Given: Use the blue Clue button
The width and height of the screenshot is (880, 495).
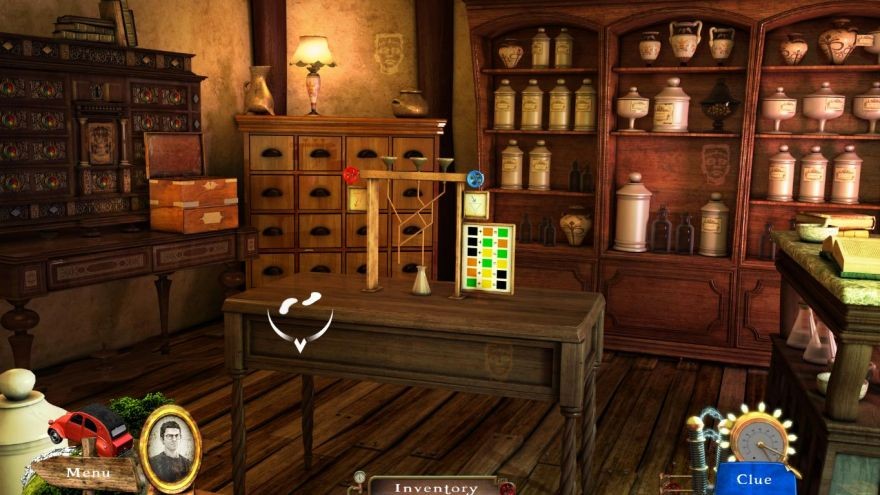Looking at the screenshot, I should point(754,479).
